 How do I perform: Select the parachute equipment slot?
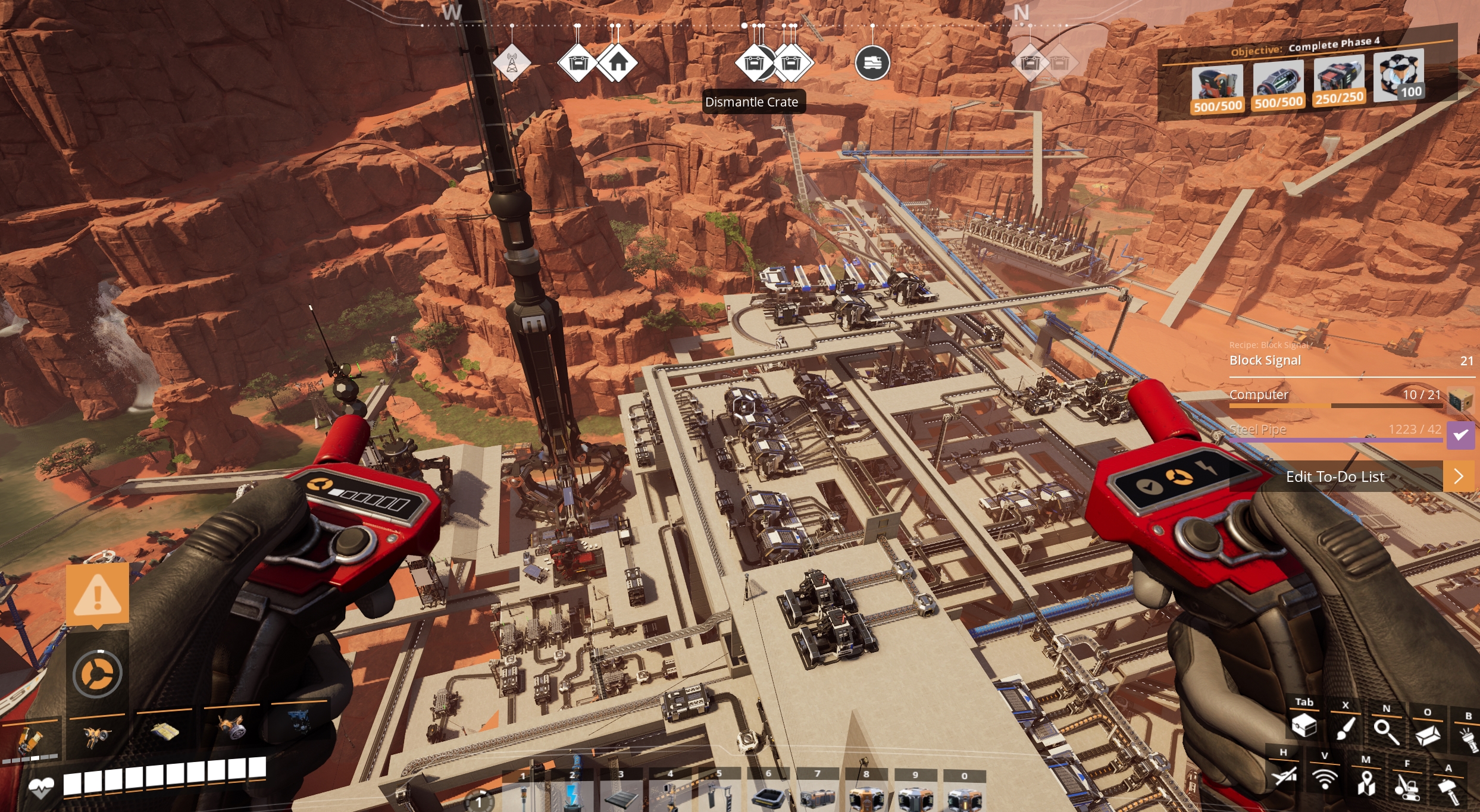coord(165,730)
